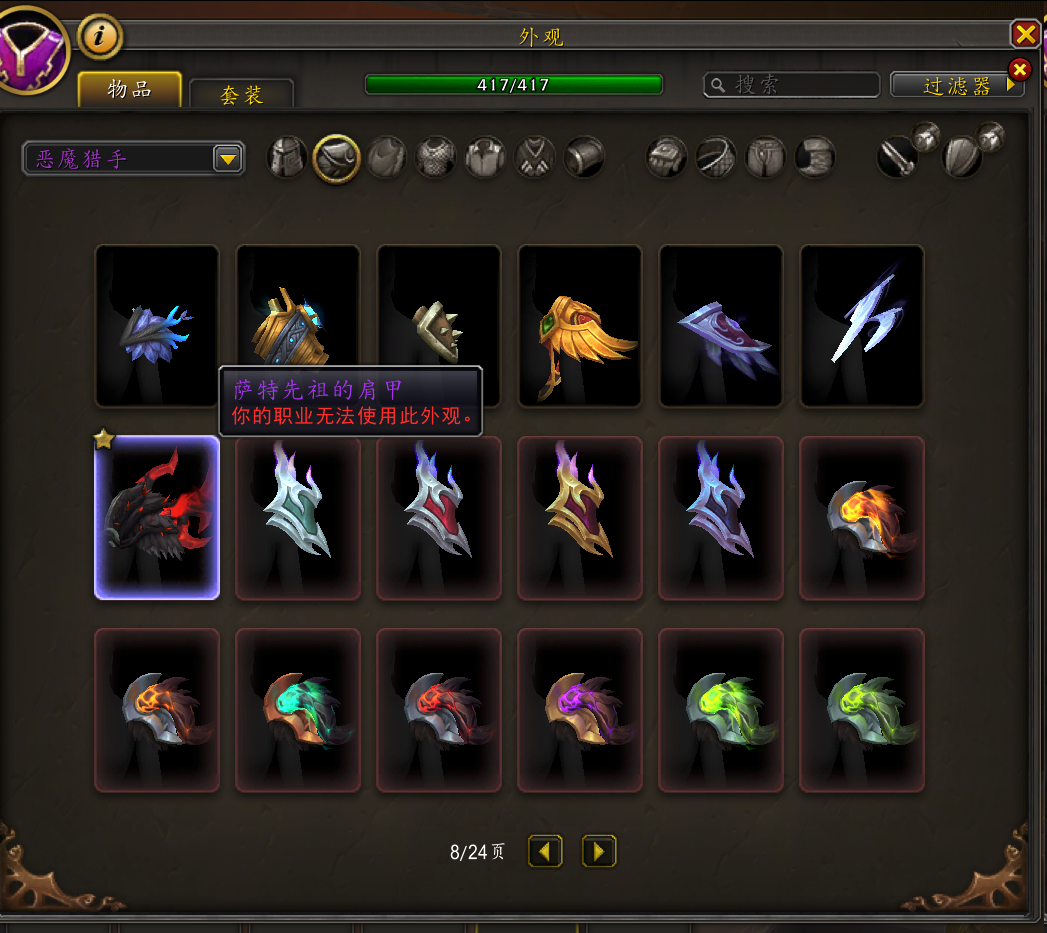Switch to the 套装 sets tab
The width and height of the screenshot is (1047, 933).
[x=241, y=95]
